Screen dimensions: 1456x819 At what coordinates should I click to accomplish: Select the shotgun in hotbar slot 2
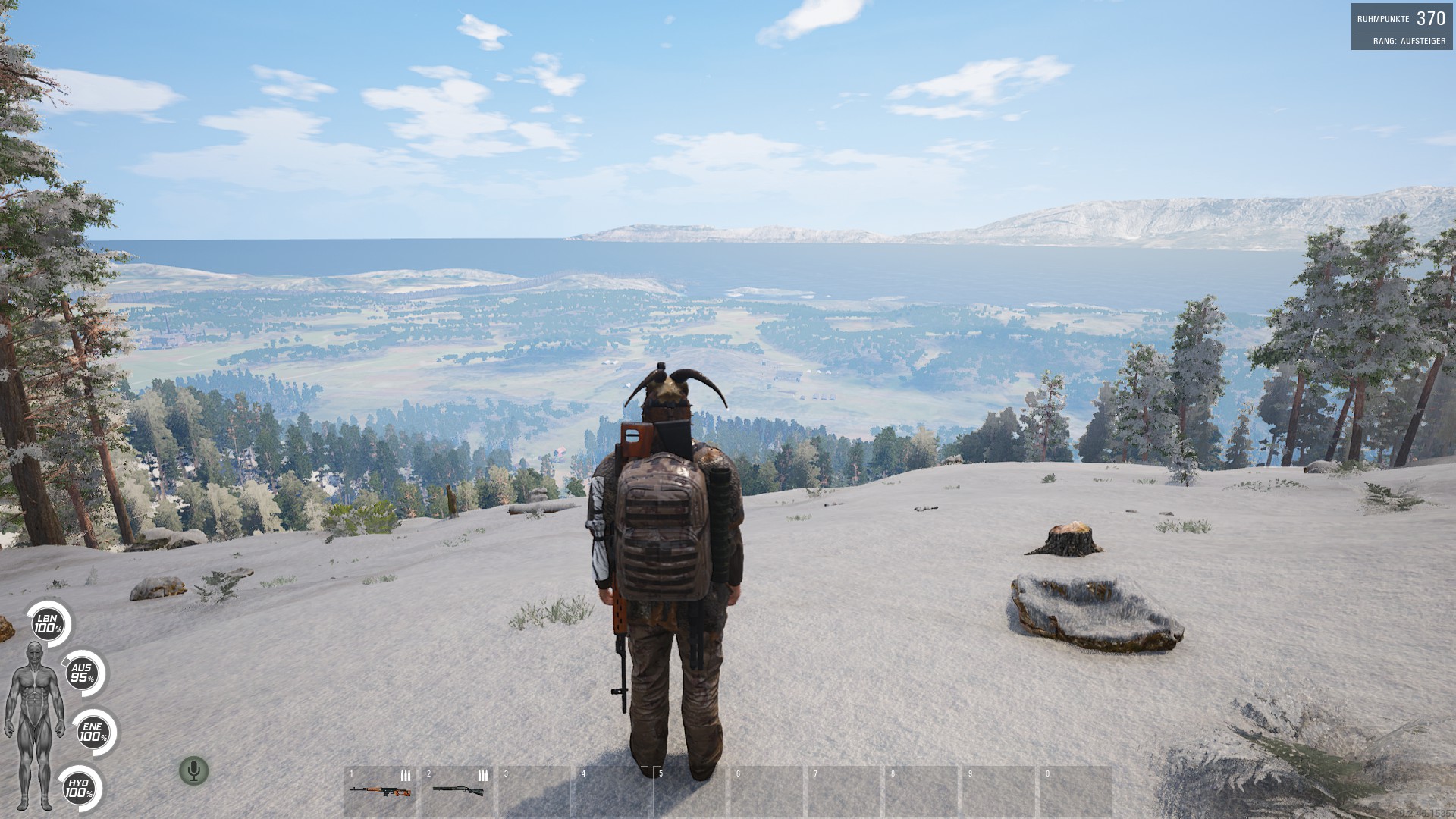point(457,791)
